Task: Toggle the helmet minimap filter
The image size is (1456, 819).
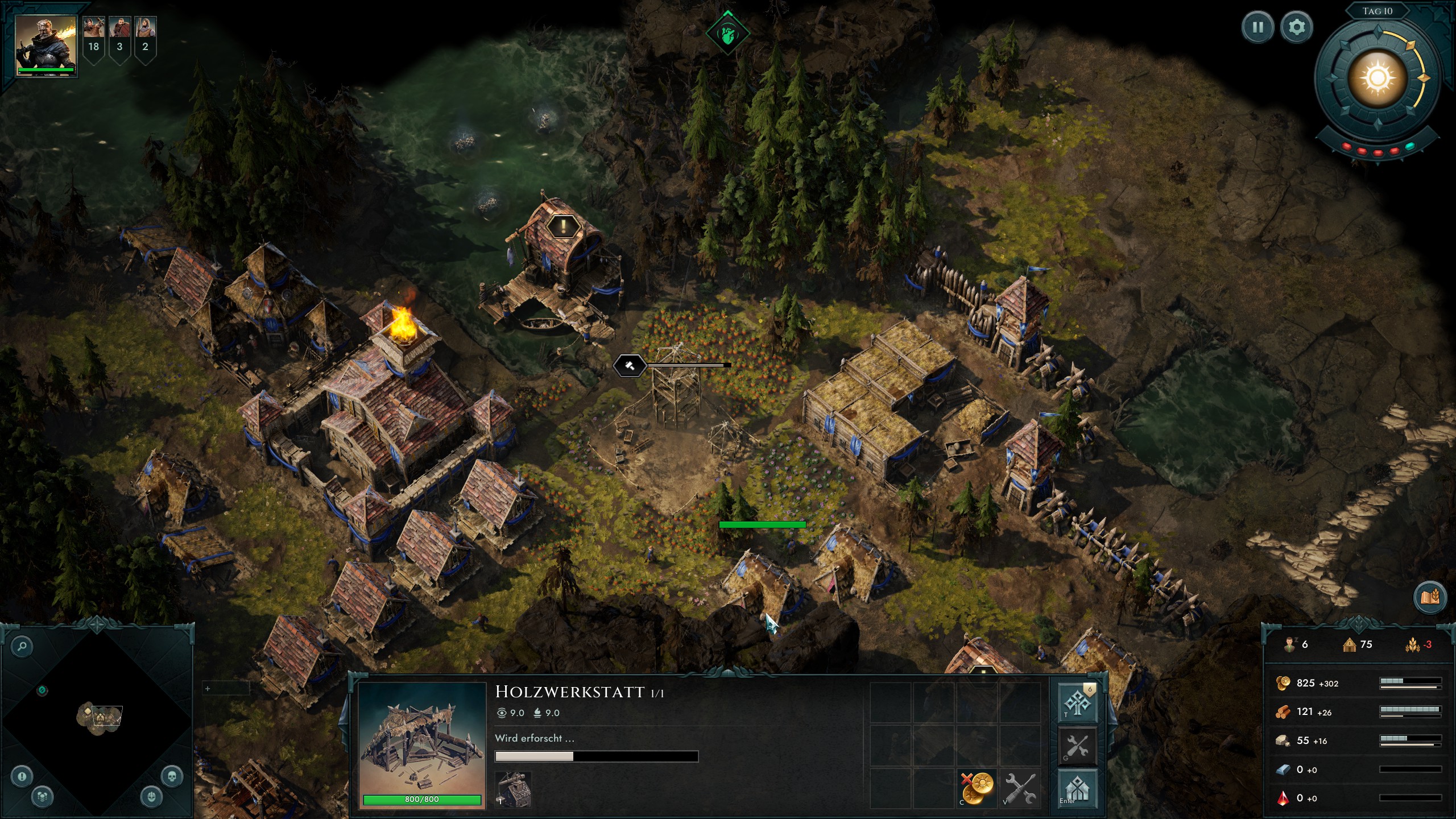Action: point(151,796)
